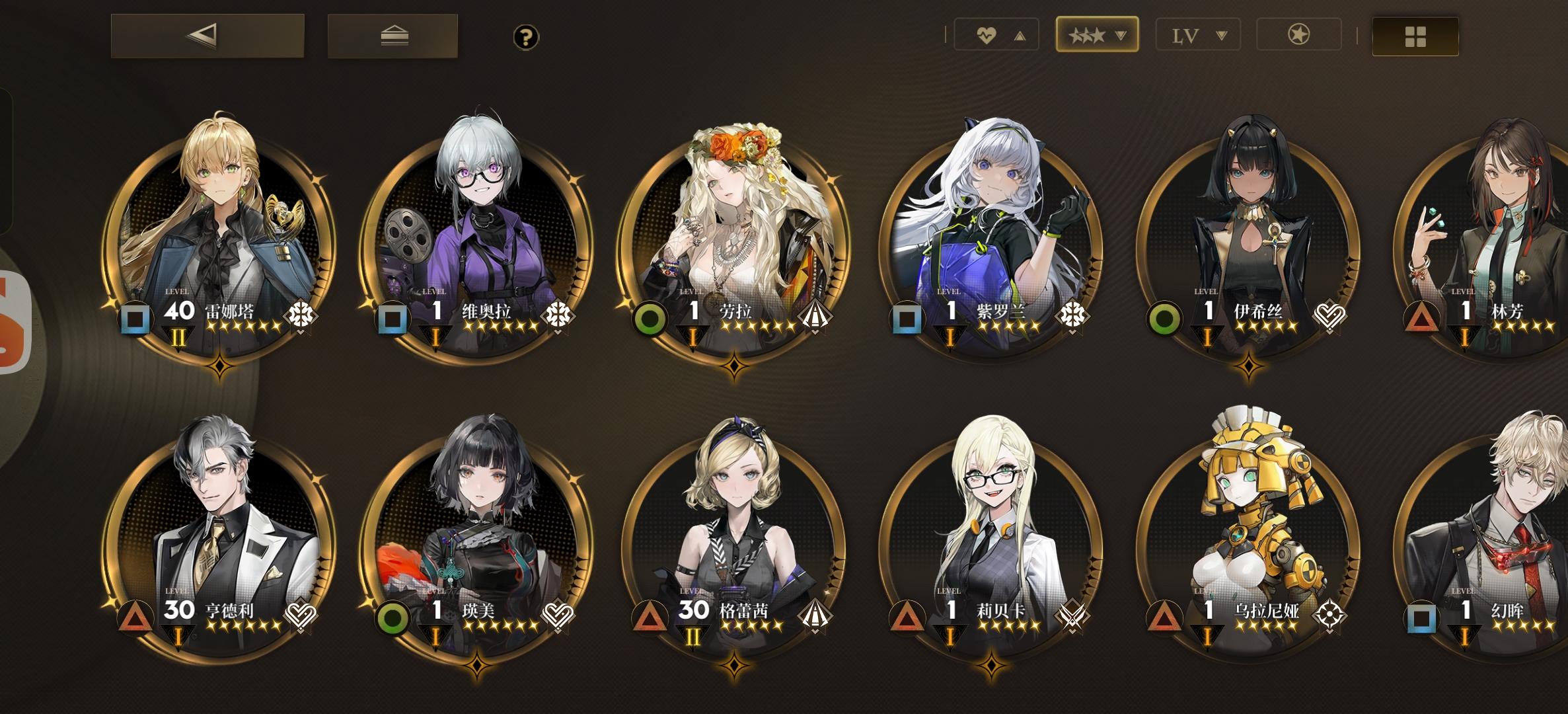Click the heart-shaped stat sort icon
The image size is (1568, 714).
click(986, 36)
